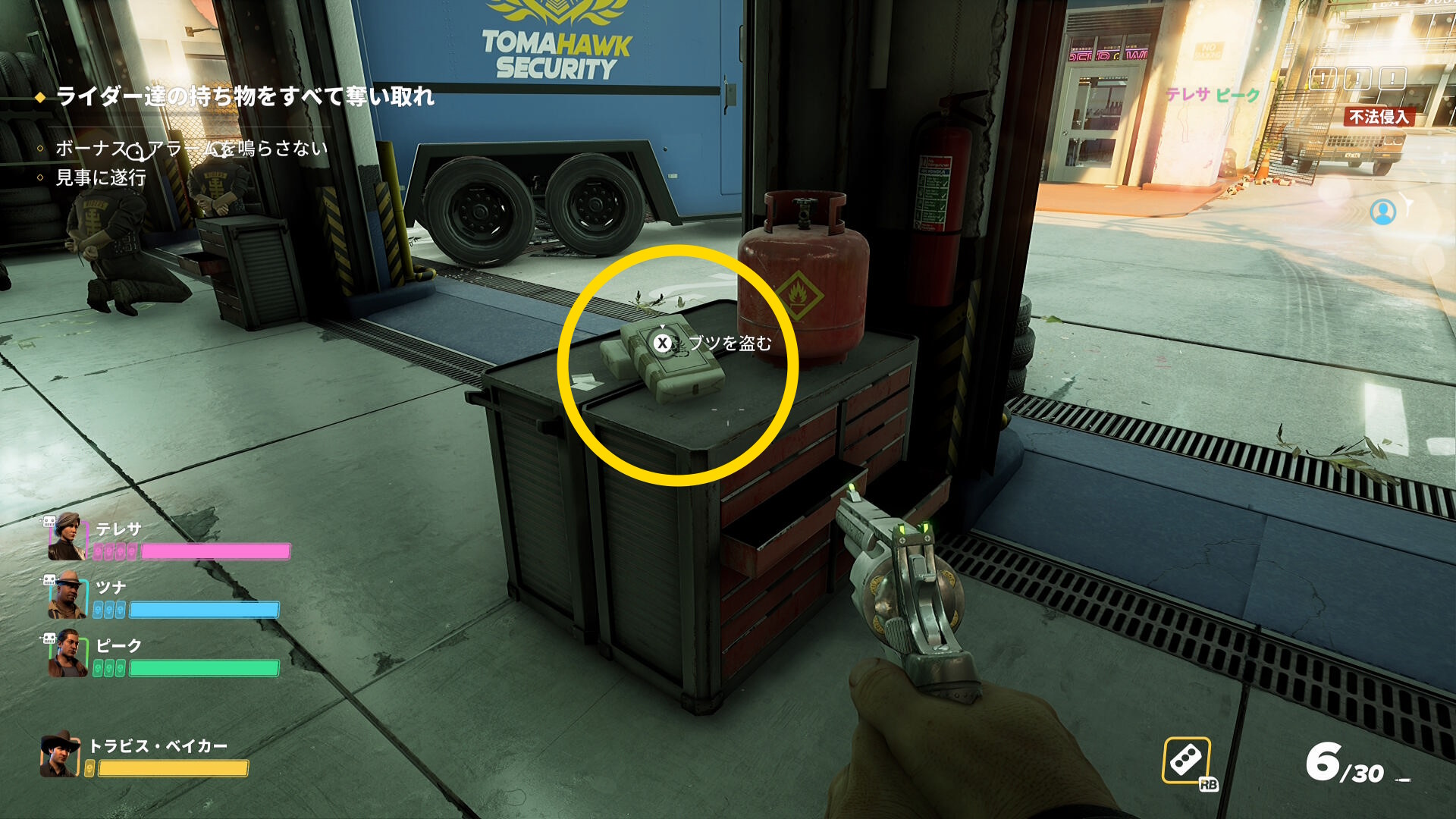Select the main objective ライダー達の持ち物をすべて奪い取れ

pos(244,96)
